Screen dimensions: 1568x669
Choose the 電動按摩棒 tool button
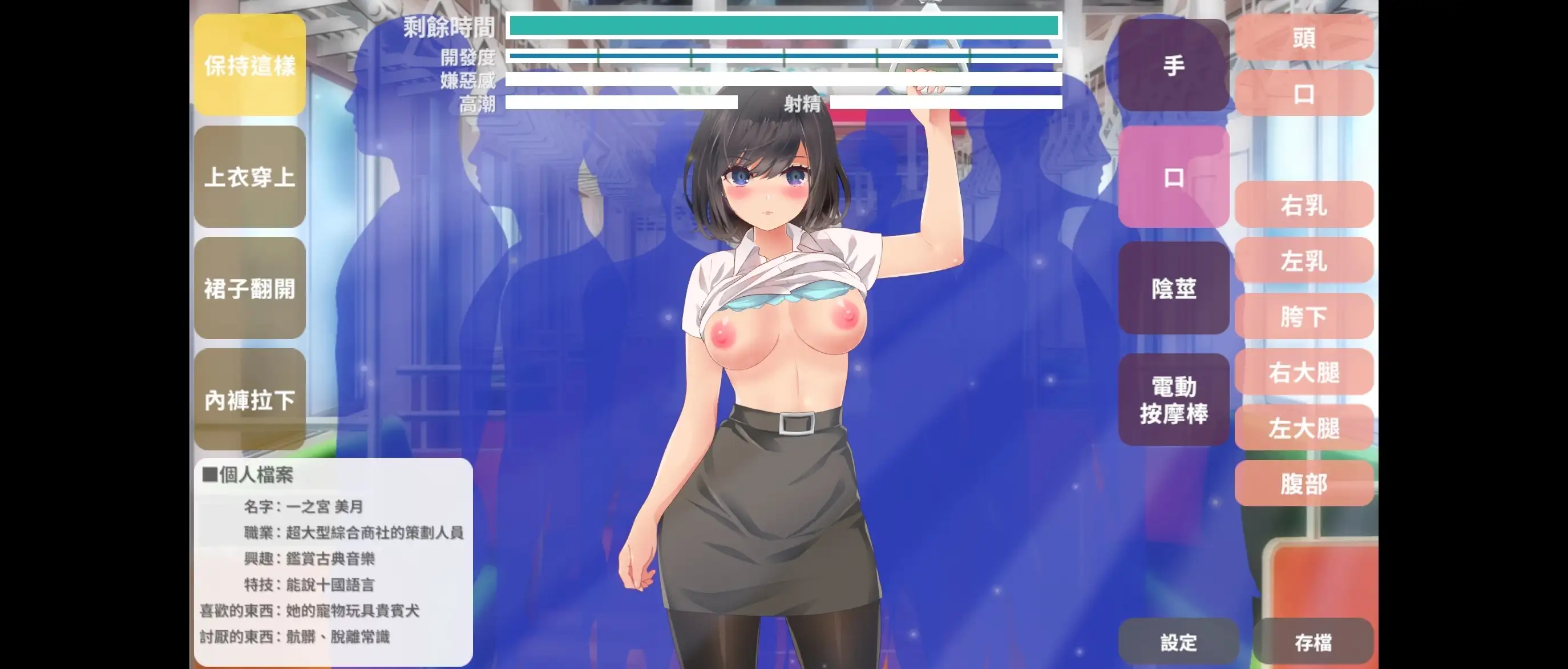pos(1174,400)
